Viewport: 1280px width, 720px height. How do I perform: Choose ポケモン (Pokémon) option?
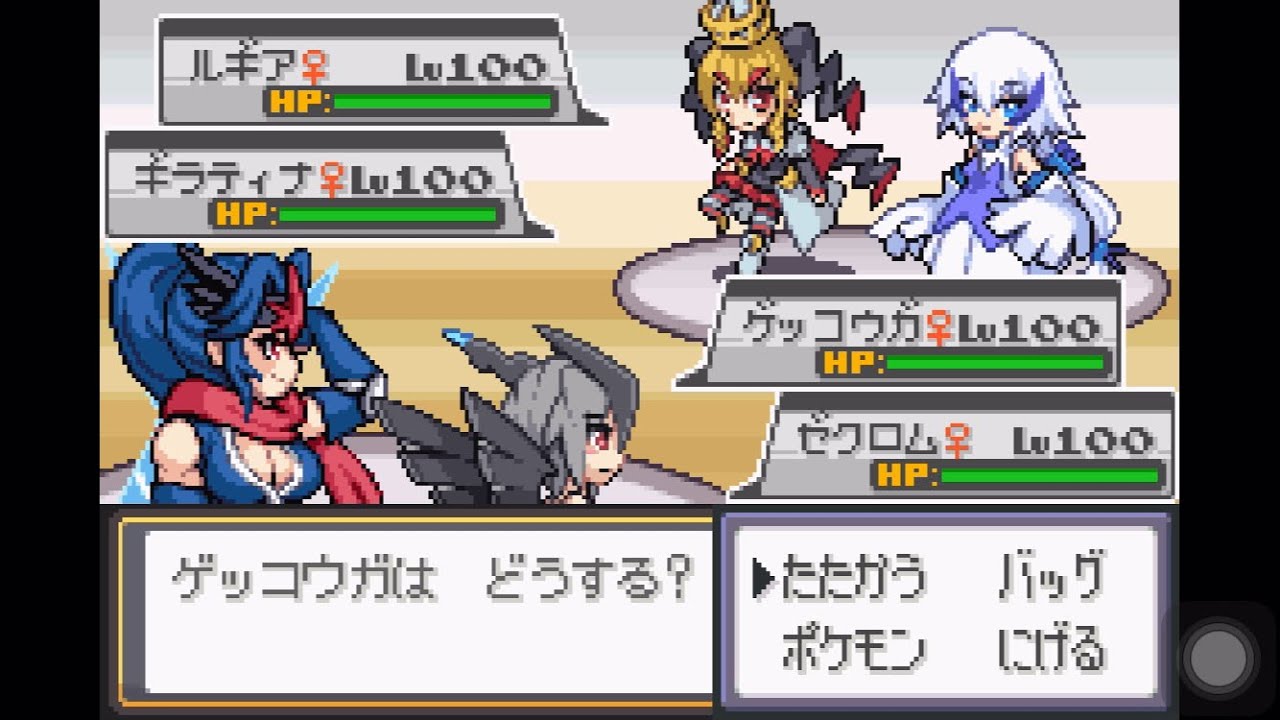(x=853, y=651)
